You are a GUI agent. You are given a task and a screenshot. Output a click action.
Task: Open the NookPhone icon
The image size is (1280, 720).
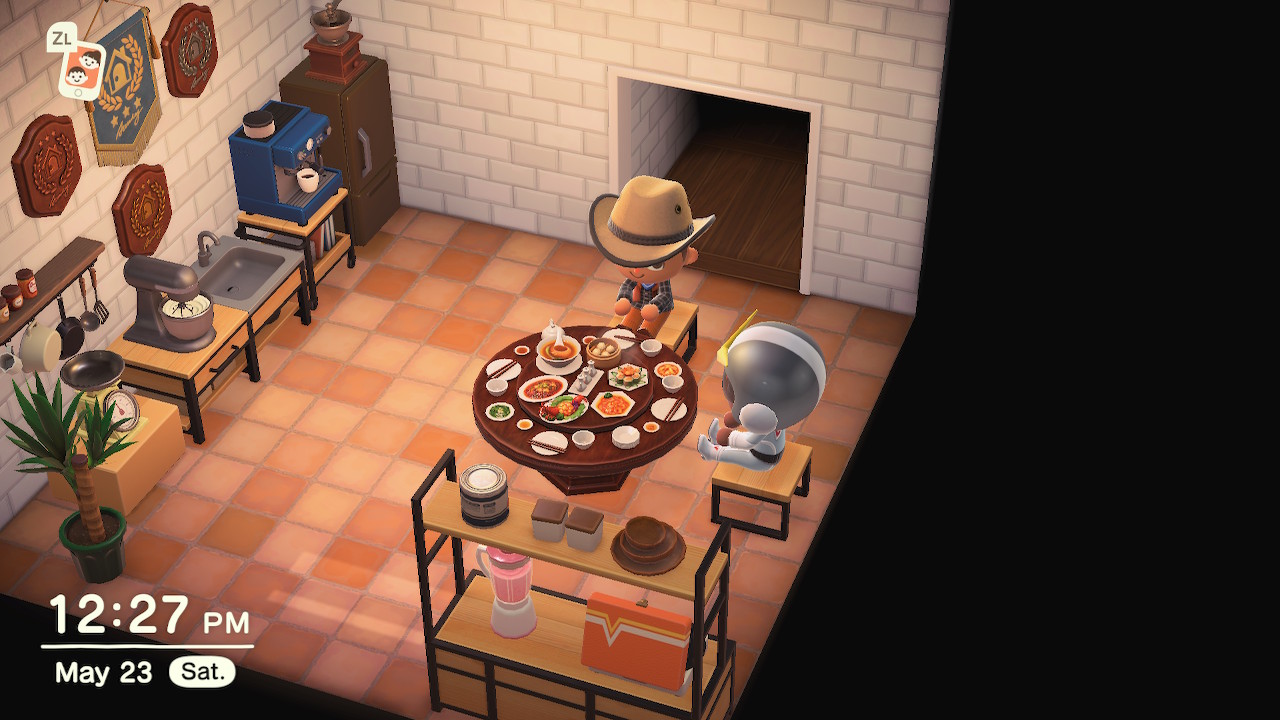point(81,69)
